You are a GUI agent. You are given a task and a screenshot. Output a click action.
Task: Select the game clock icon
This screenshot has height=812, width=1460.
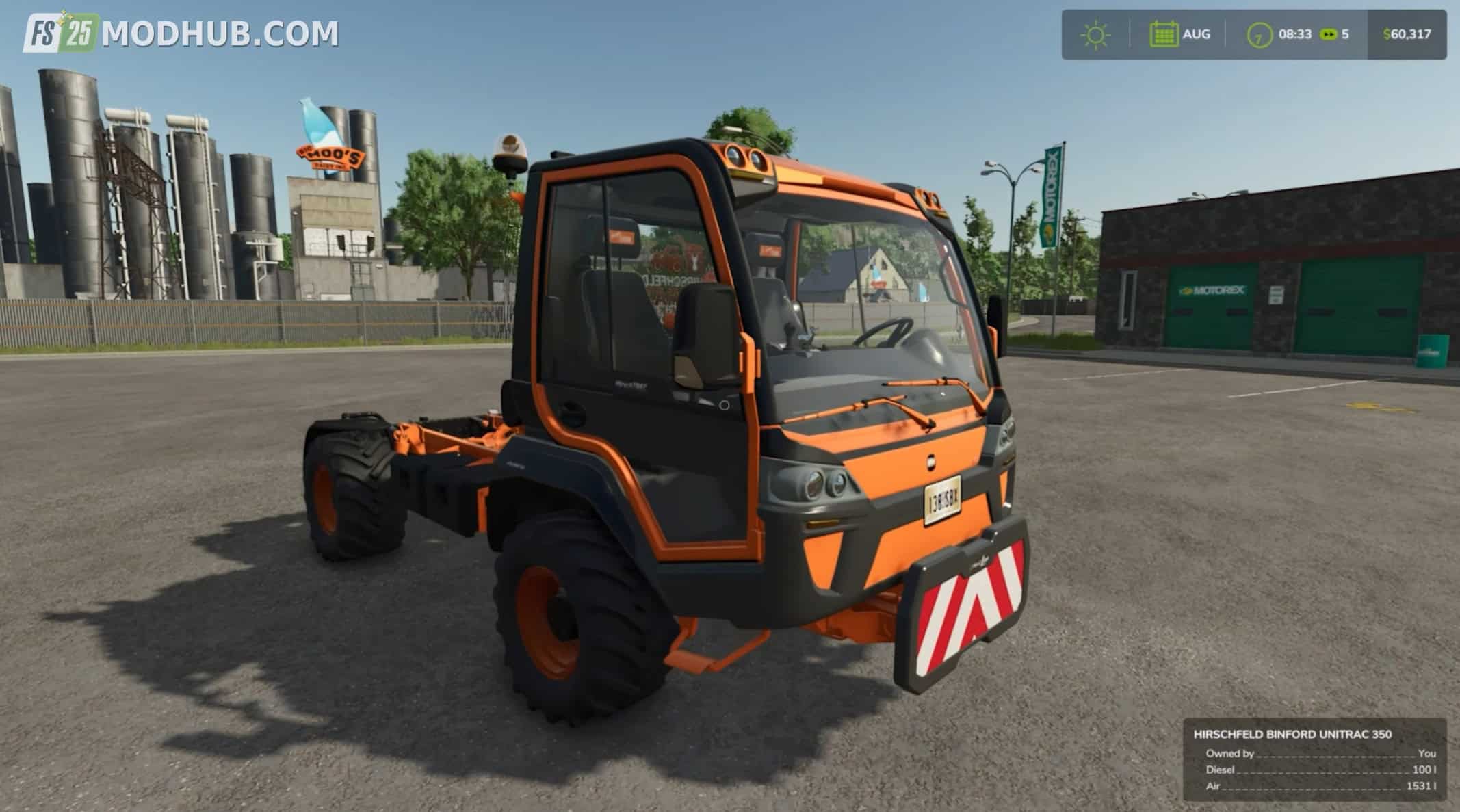pos(1260,35)
